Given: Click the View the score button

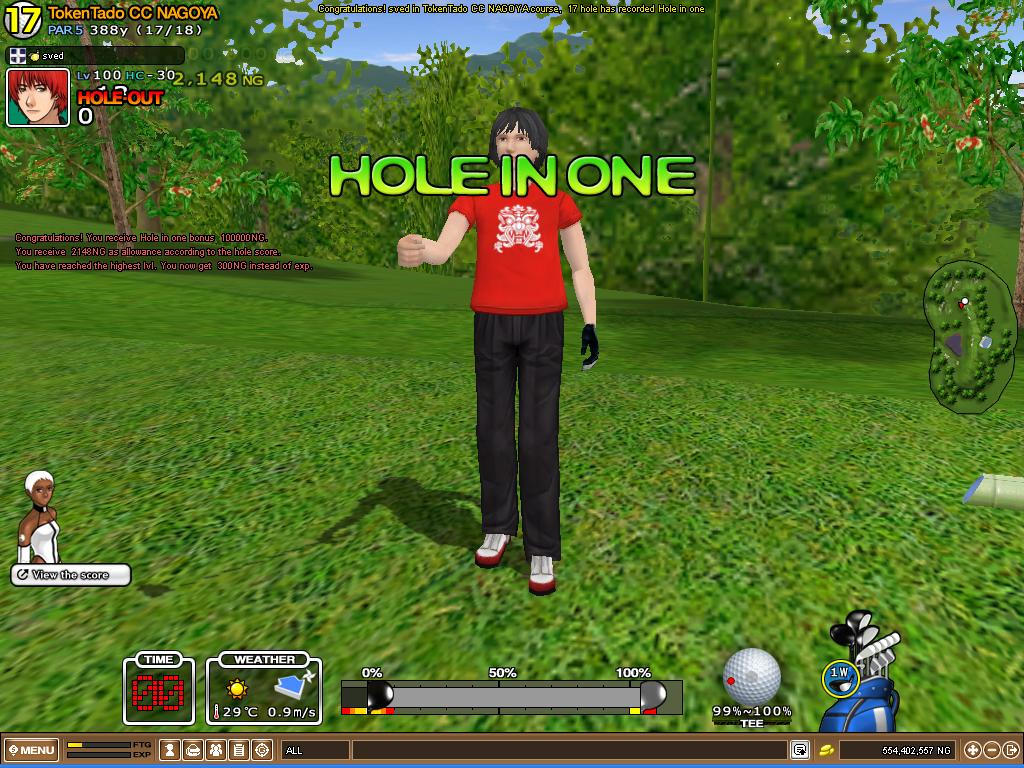Looking at the screenshot, I should [71, 575].
